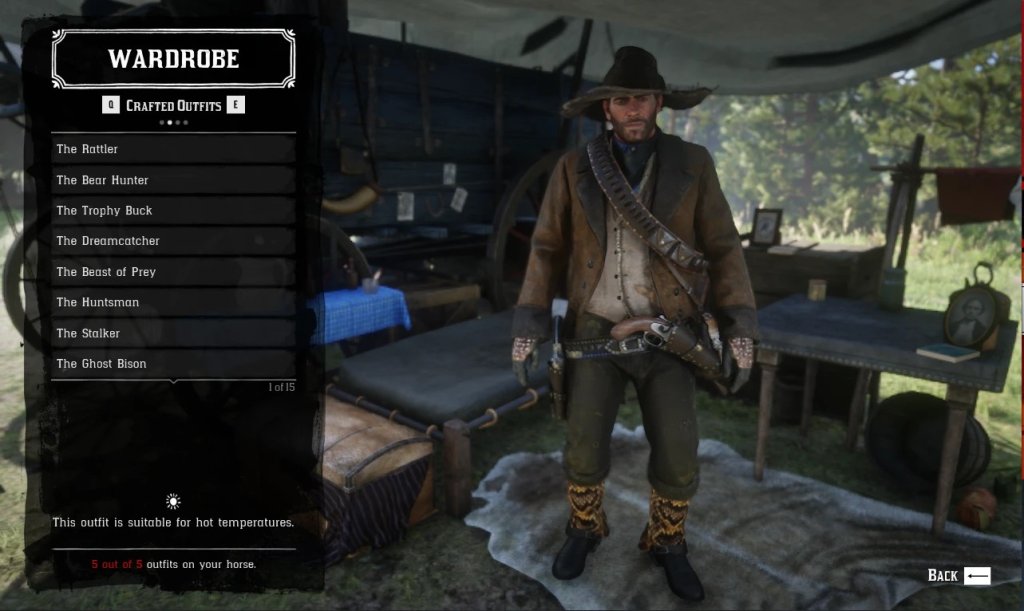Select The Dreamcatcher outfit
This screenshot has height=611, width=1024.
[x=173, y=241]
